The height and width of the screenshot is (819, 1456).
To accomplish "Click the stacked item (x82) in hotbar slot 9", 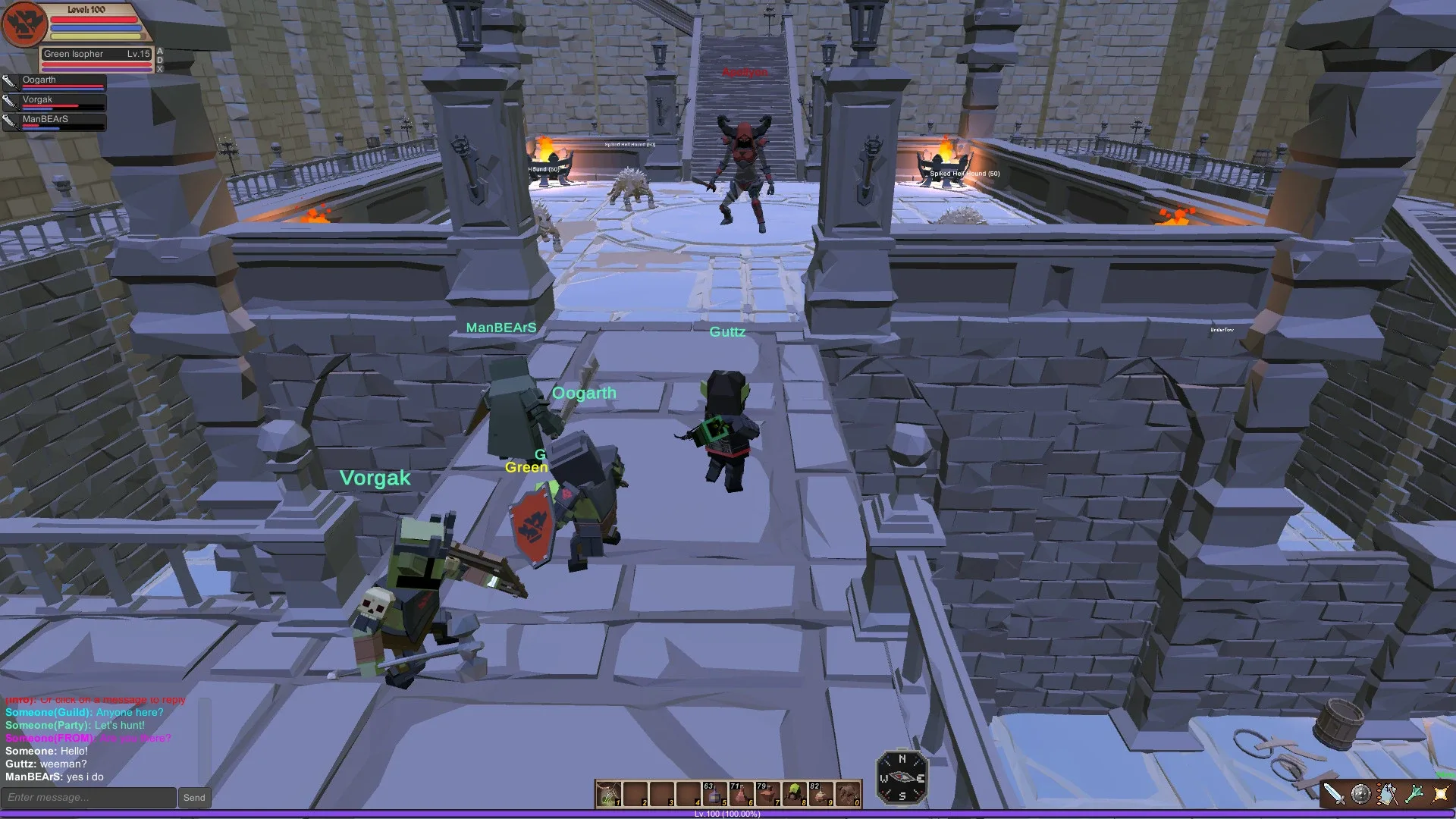I will click(821, 795).
